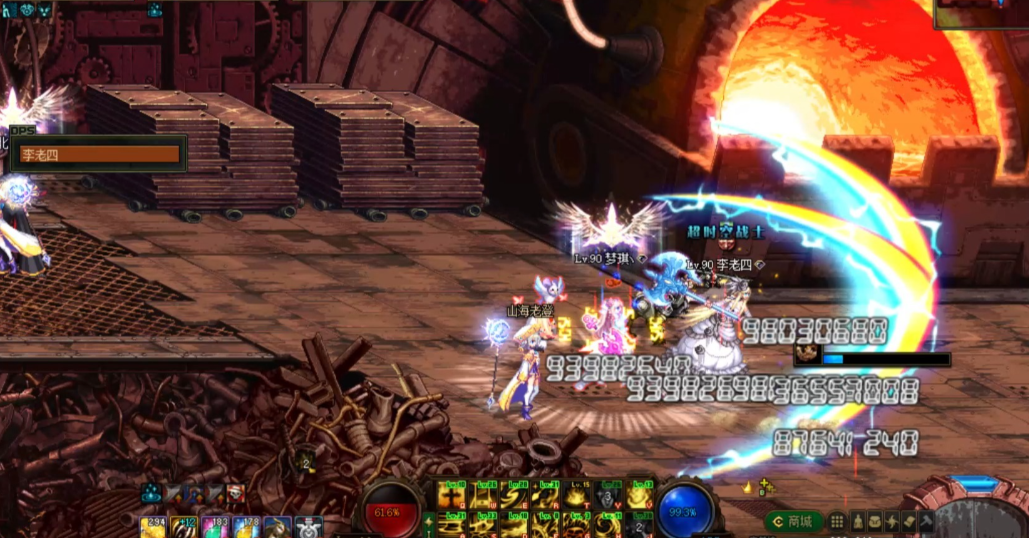Open the inventory pouch icon
1029x538 pixels.
coord(874,522)
